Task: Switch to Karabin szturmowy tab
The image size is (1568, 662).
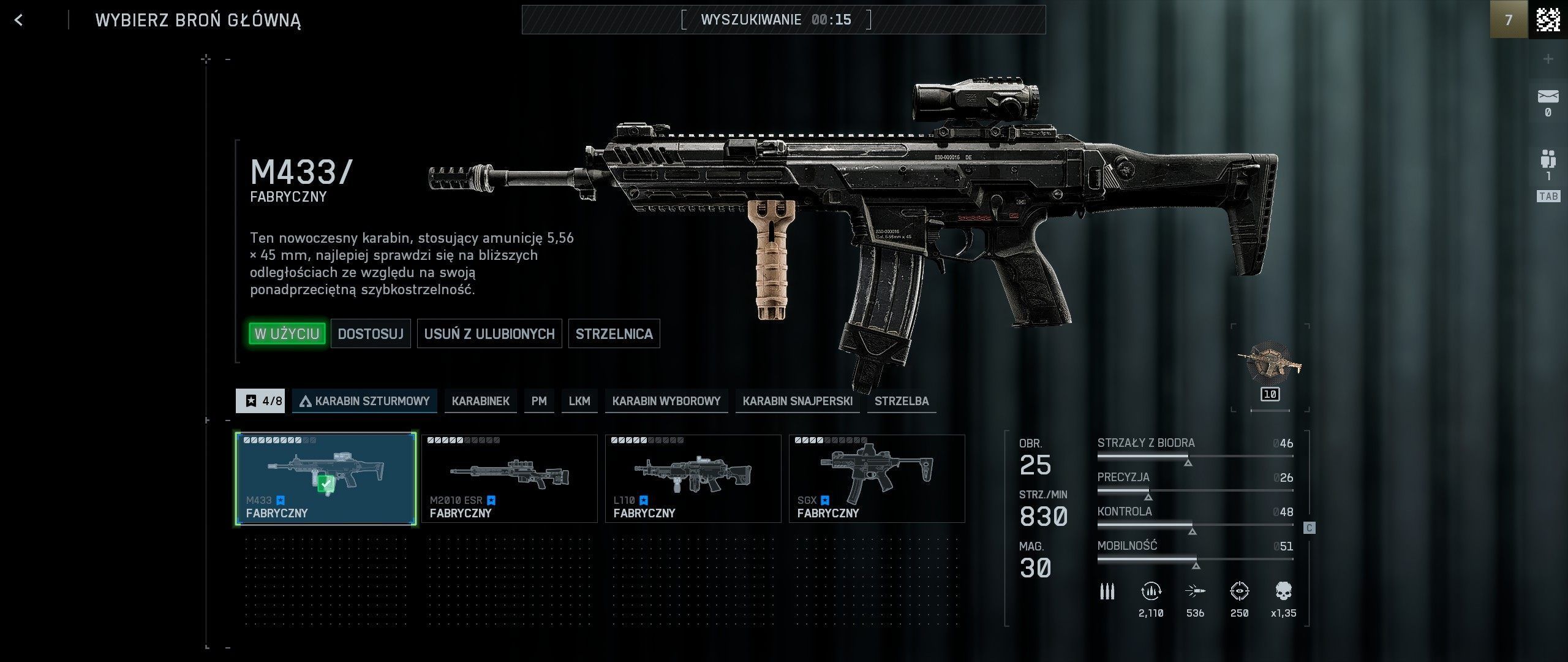Action: pos(364,401)
